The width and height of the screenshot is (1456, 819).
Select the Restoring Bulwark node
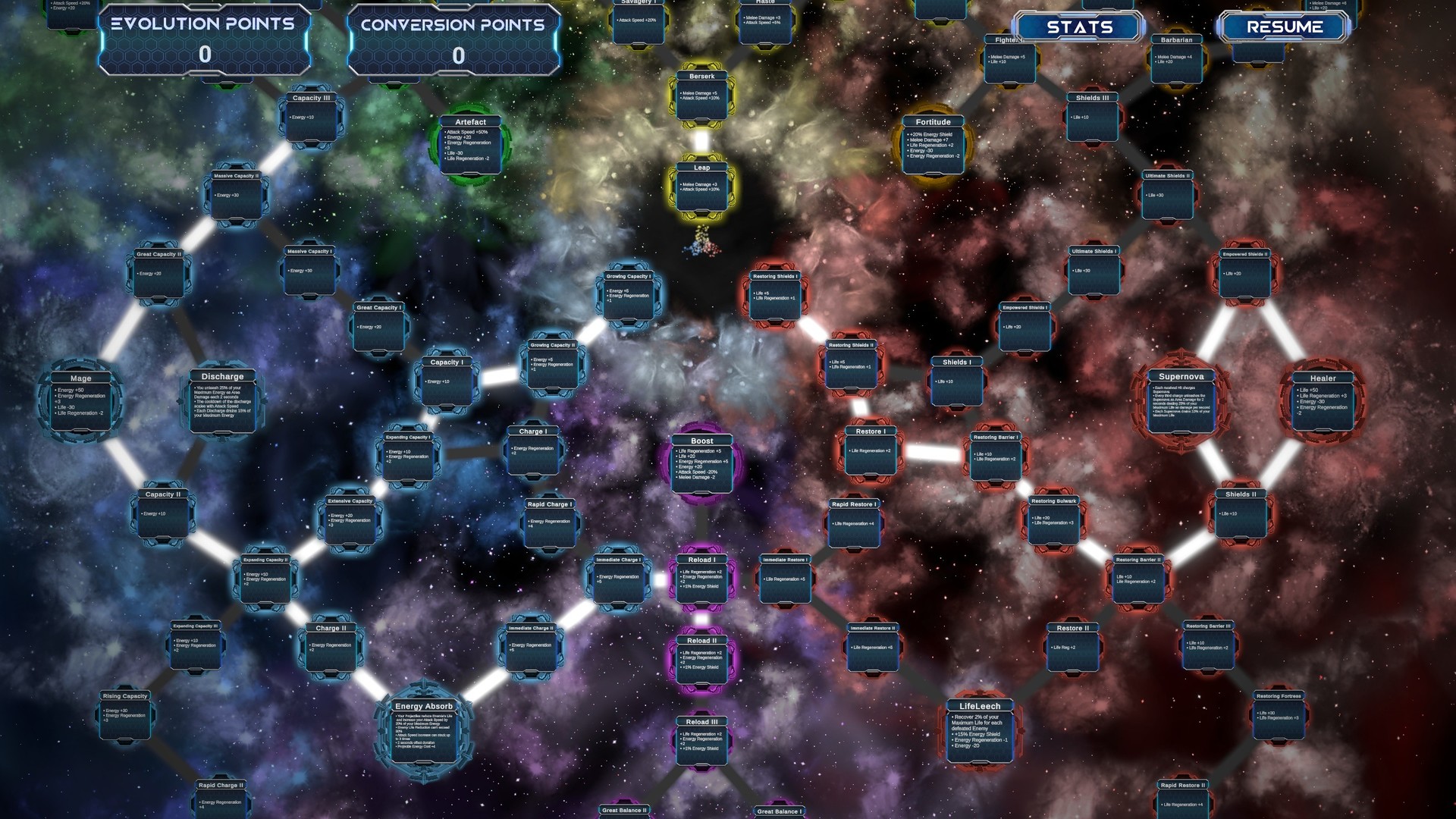coord(1053,519)
